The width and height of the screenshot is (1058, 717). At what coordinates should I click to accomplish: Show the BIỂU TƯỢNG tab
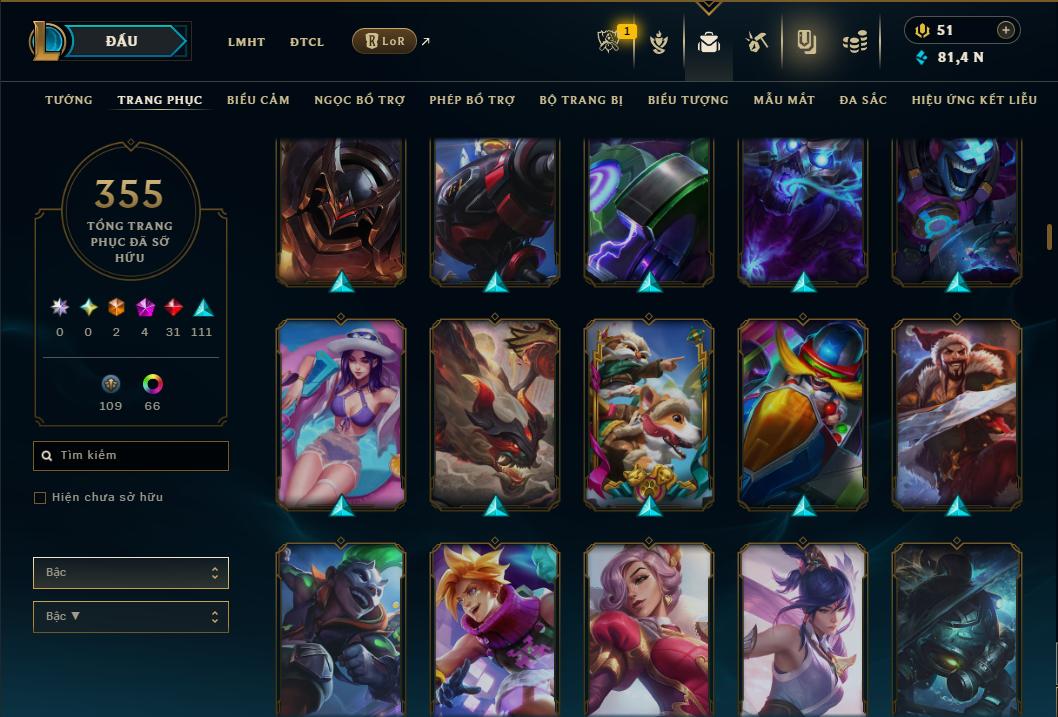click(688, 100)
